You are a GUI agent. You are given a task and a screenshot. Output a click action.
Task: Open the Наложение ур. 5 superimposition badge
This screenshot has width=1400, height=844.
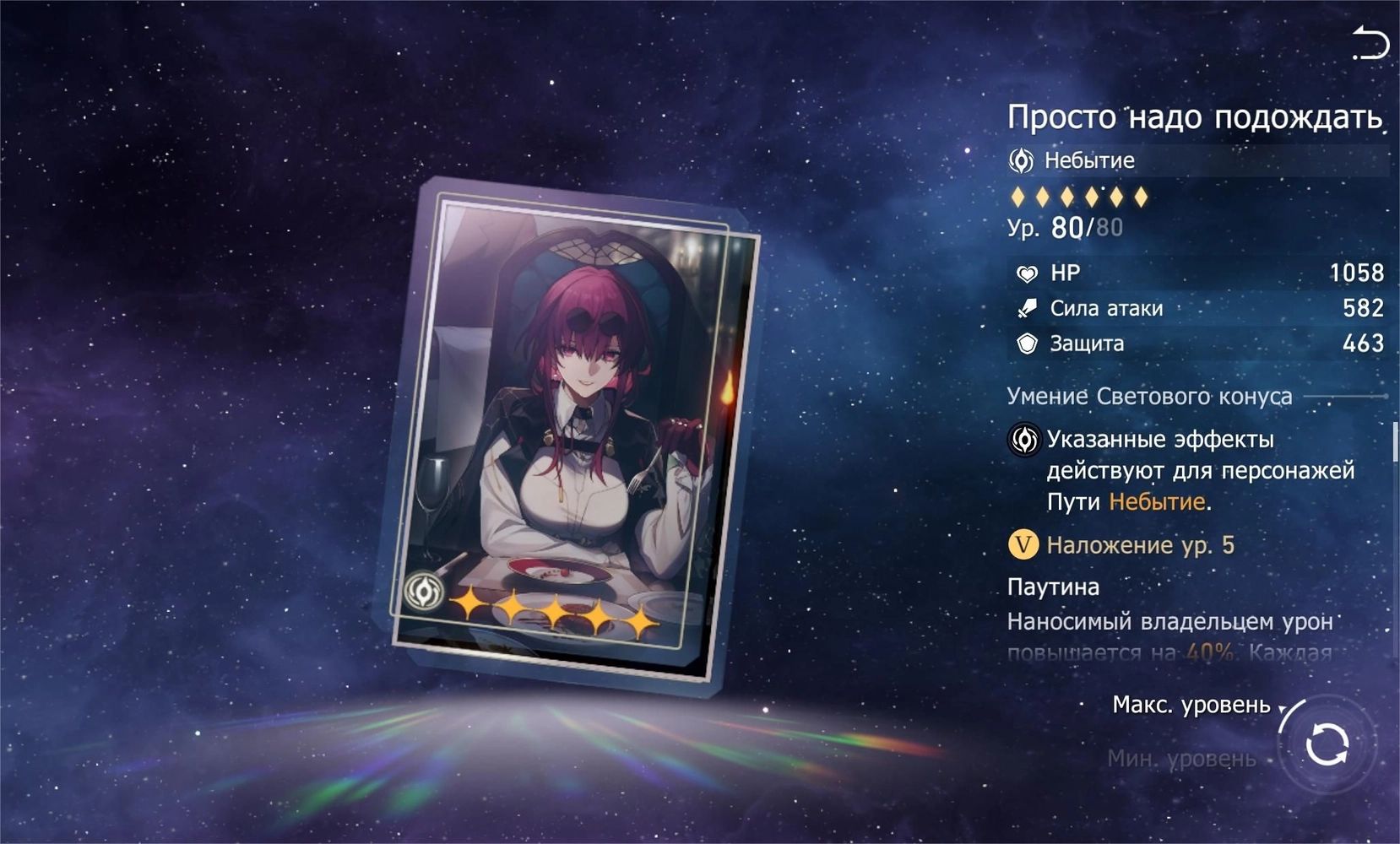(1023, 545)
